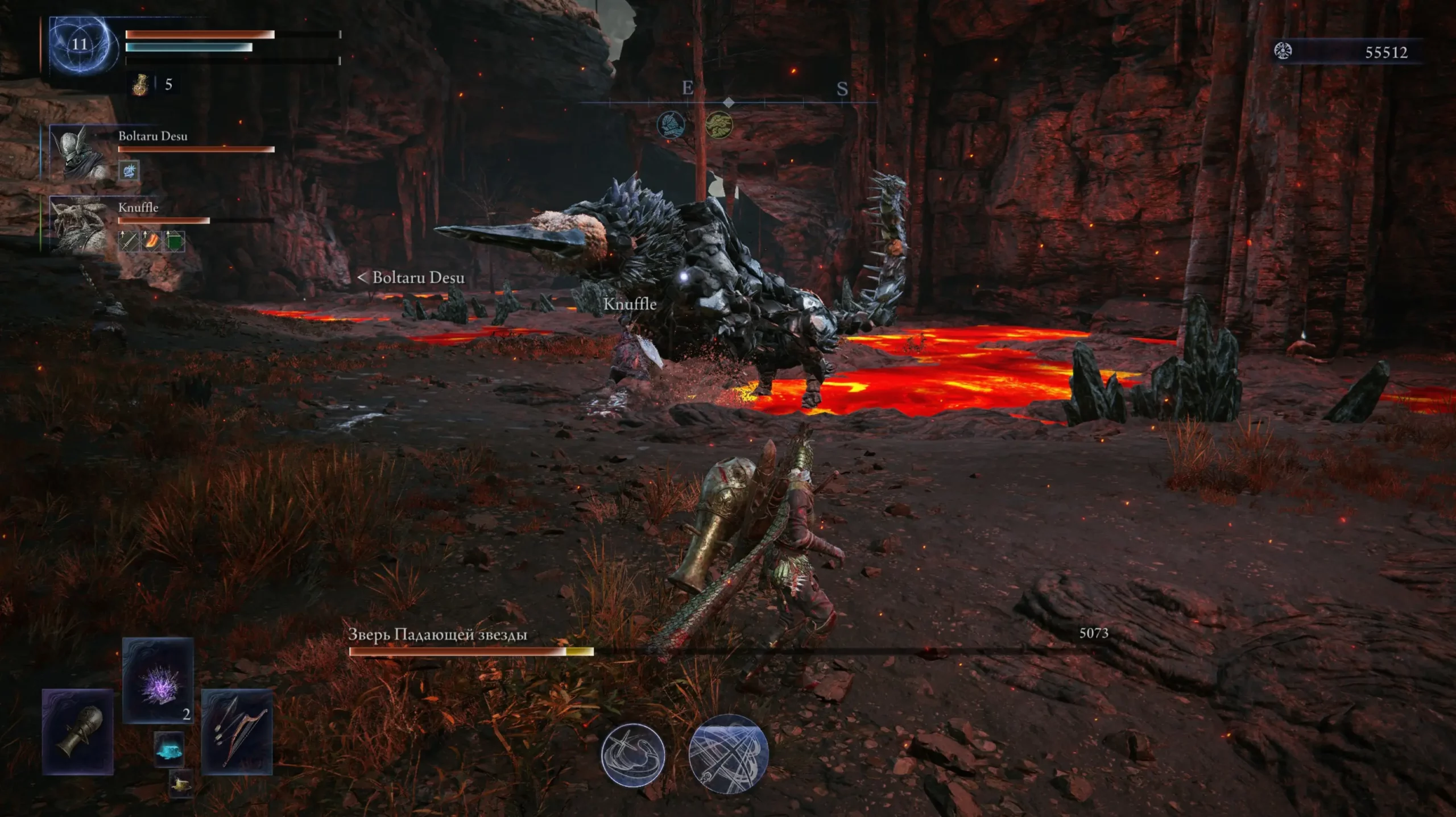
Task: Click the level 11 emblem
Action: coord(80,44)
